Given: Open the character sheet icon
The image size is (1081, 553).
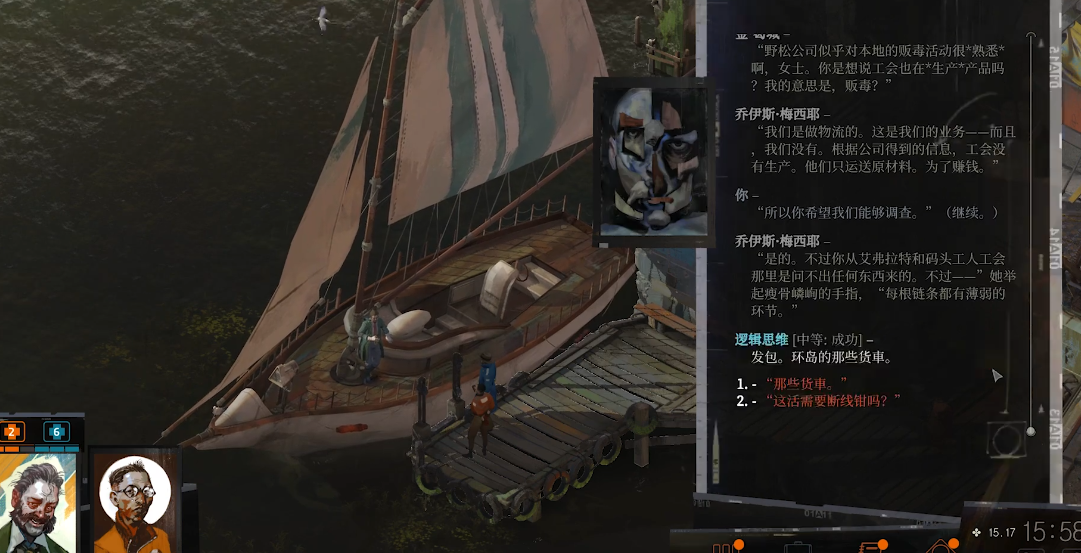Looking at the screenshot, I should pos(724,547).
